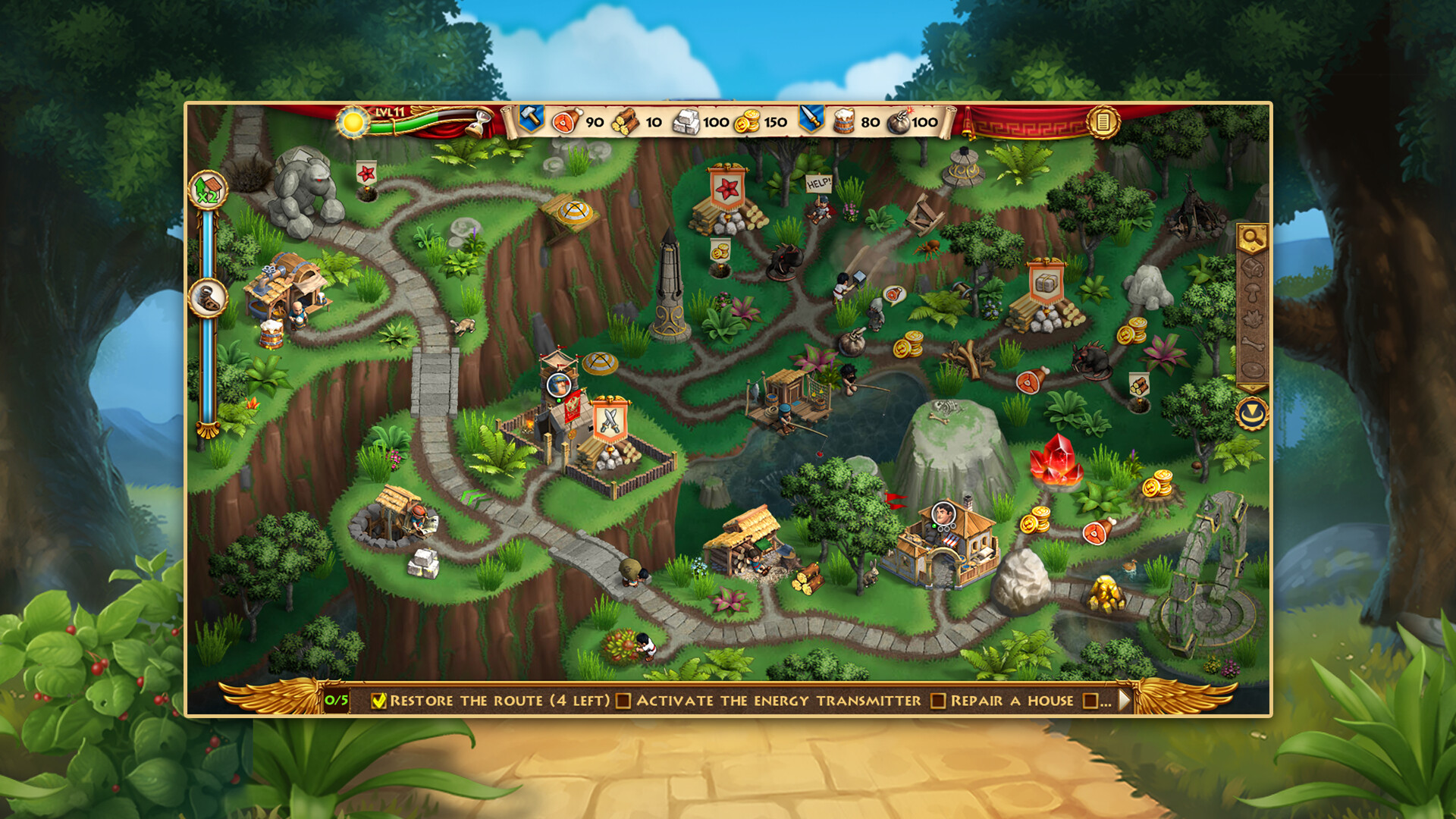Check the Activate the energy transmitter objective
Image resolution: width=1456 pixels, height=819 pixels.
pyautogui.click(x=625, y=701)
